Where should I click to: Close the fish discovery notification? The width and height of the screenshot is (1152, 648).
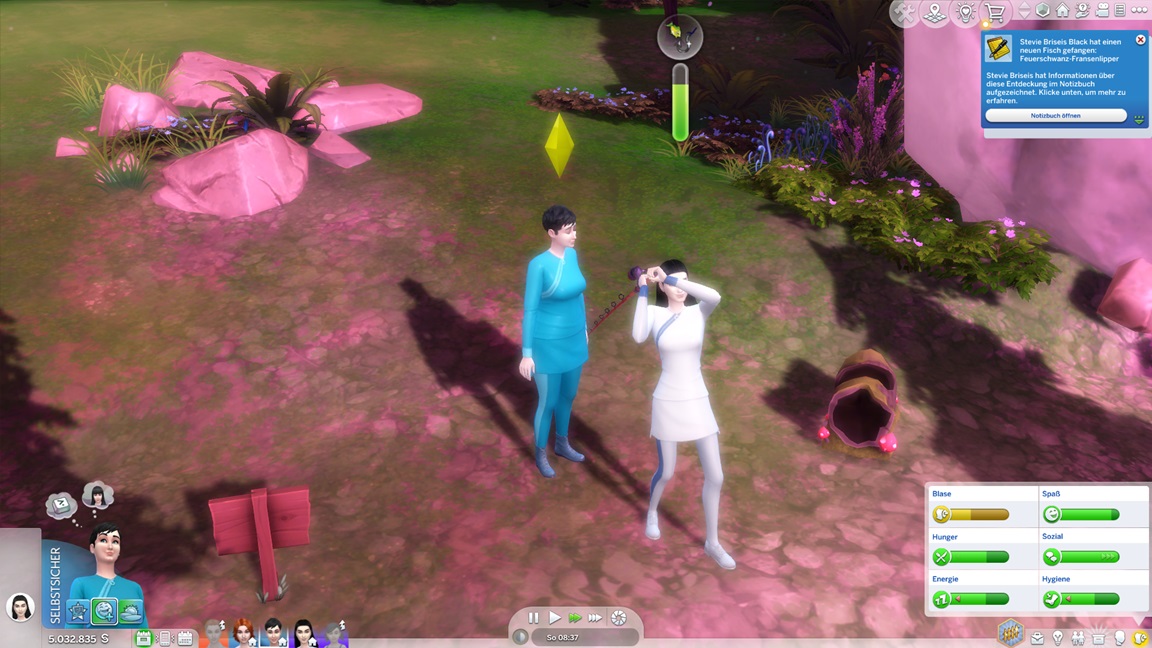click(1140, 40)
